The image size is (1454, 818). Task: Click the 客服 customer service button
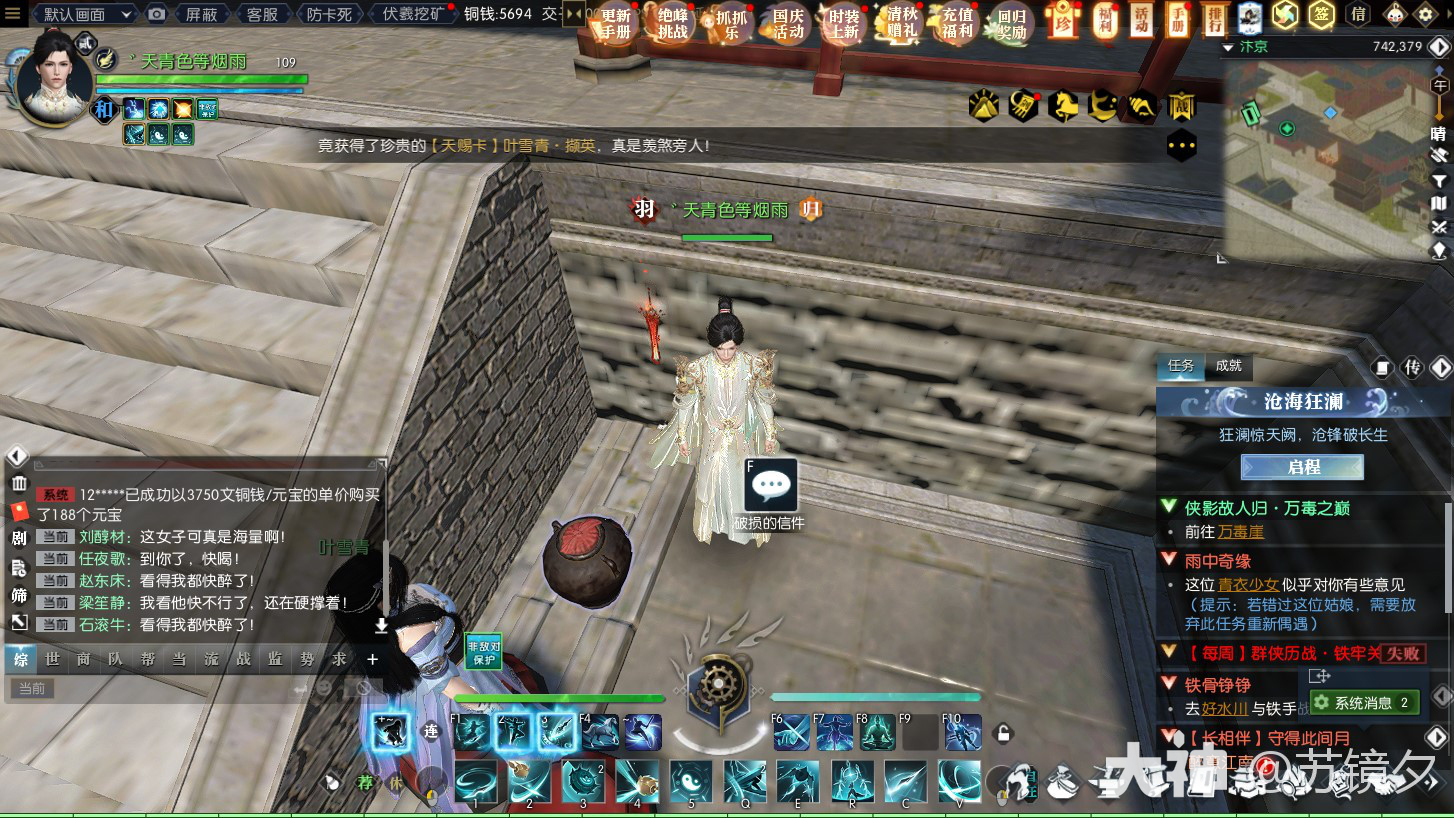(x=262, y=14)
